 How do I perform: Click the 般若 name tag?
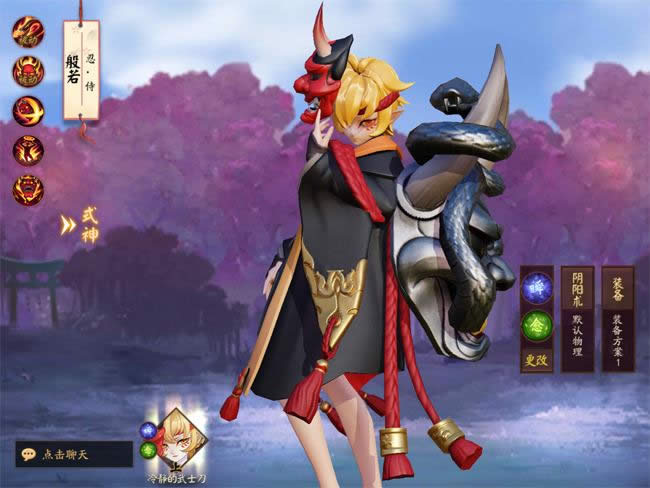81,70
